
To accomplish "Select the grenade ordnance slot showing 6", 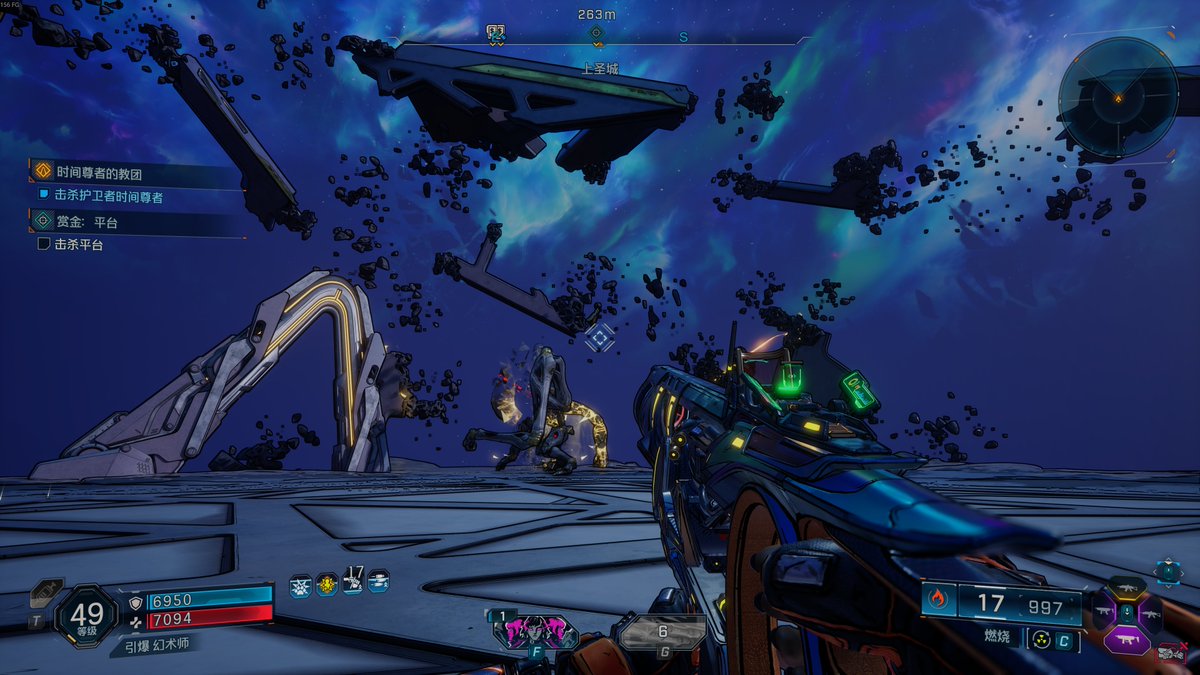I will (662, 633).
